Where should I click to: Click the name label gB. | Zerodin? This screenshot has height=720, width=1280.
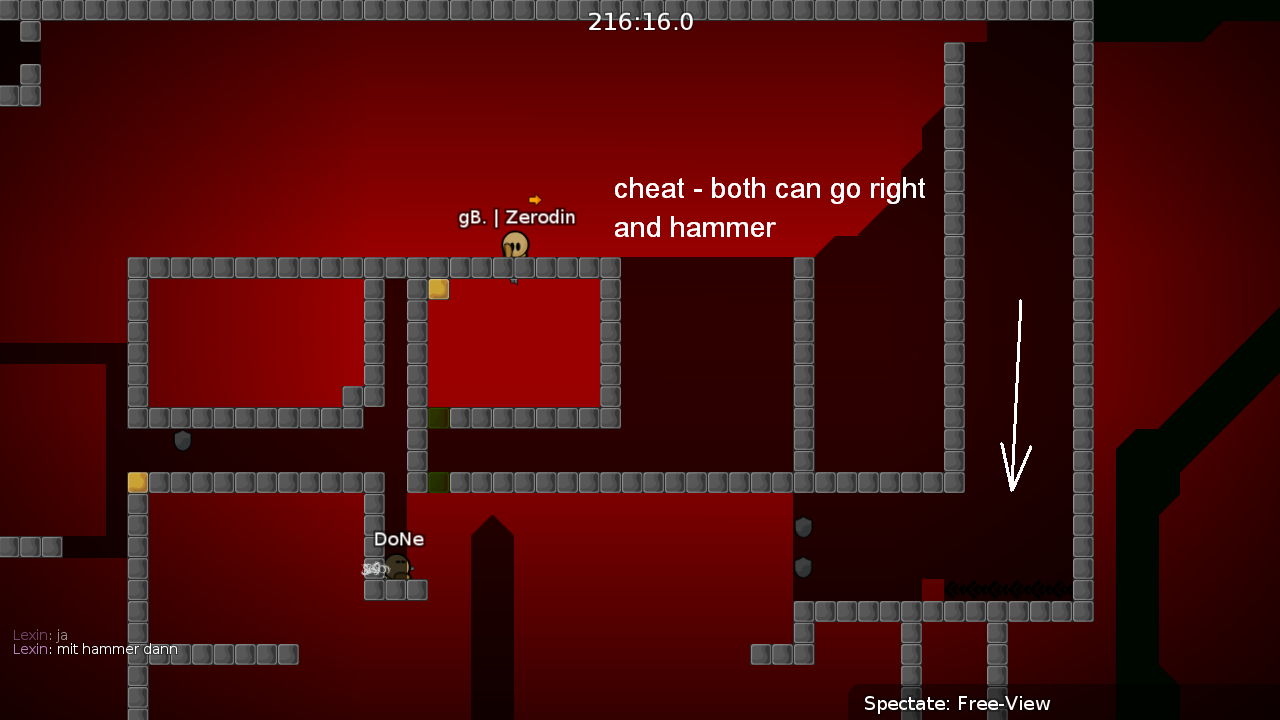click(516, 216)
